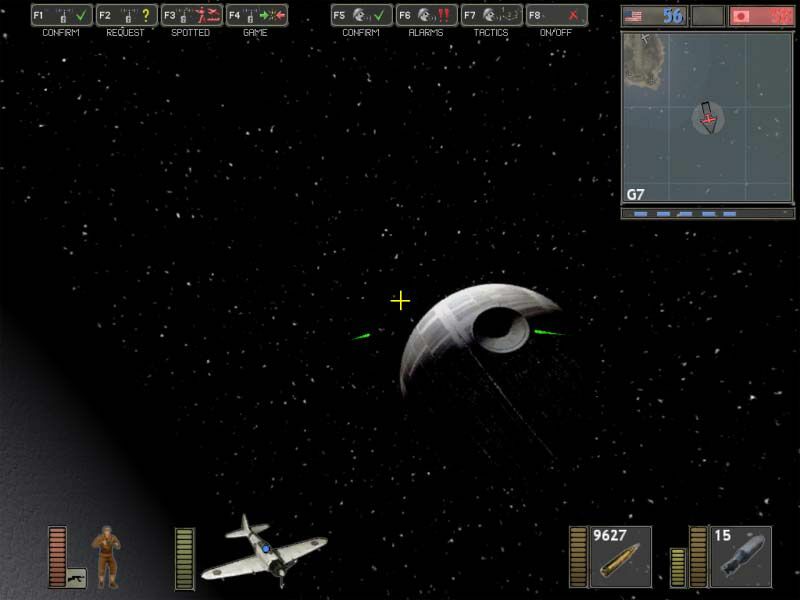This screenshot has height=600, width=800.
Task: Select the bomb weapon icon
Action: point(741,557)
